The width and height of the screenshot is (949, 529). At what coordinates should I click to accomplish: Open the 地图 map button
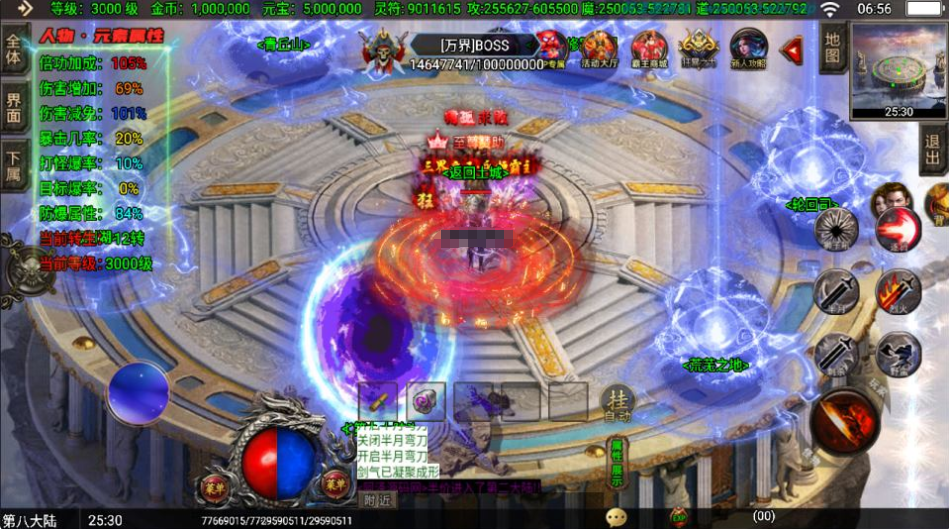click(833, 48)
